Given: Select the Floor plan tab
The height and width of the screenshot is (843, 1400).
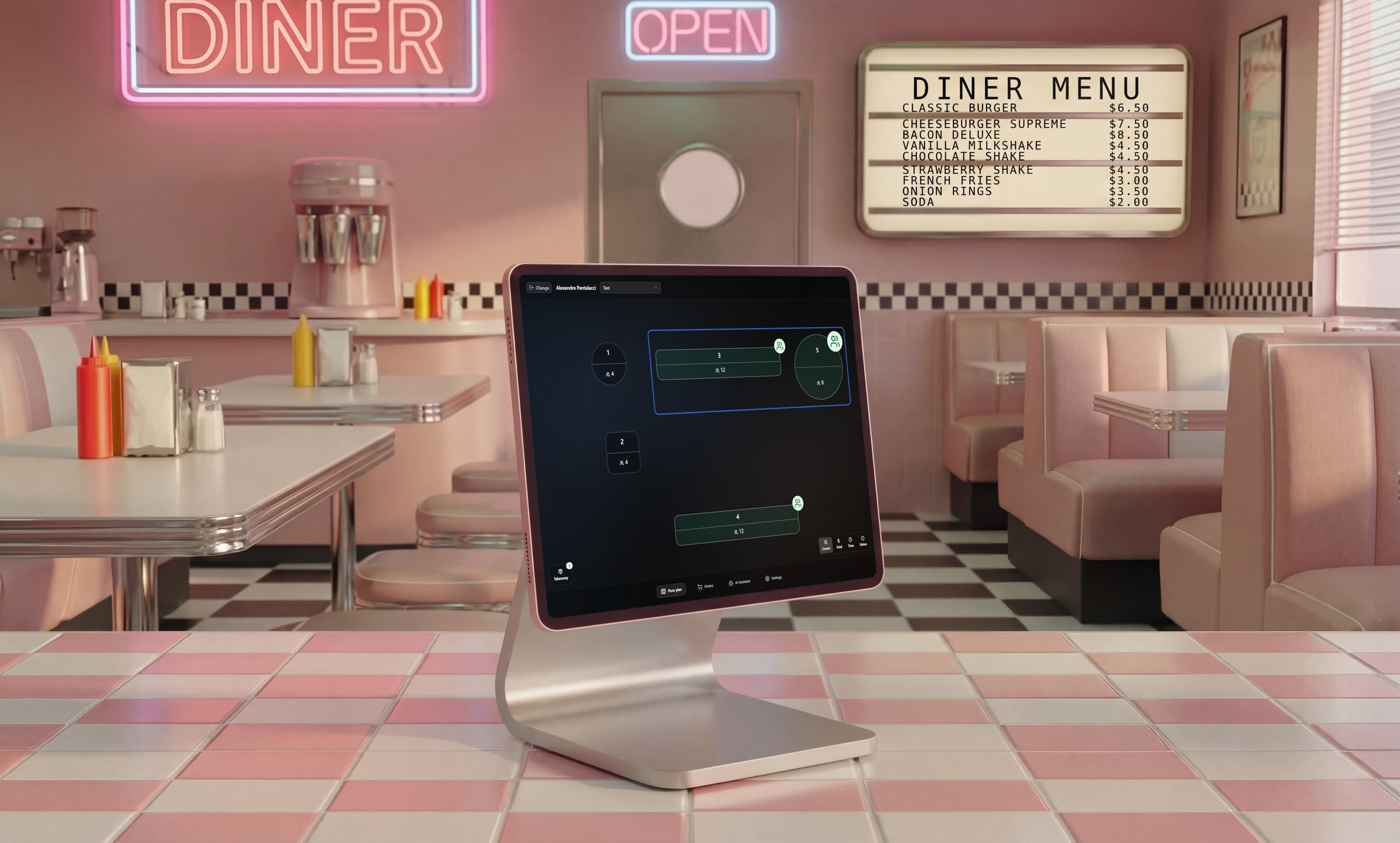Looking at the screenshot, I should 671,591.
